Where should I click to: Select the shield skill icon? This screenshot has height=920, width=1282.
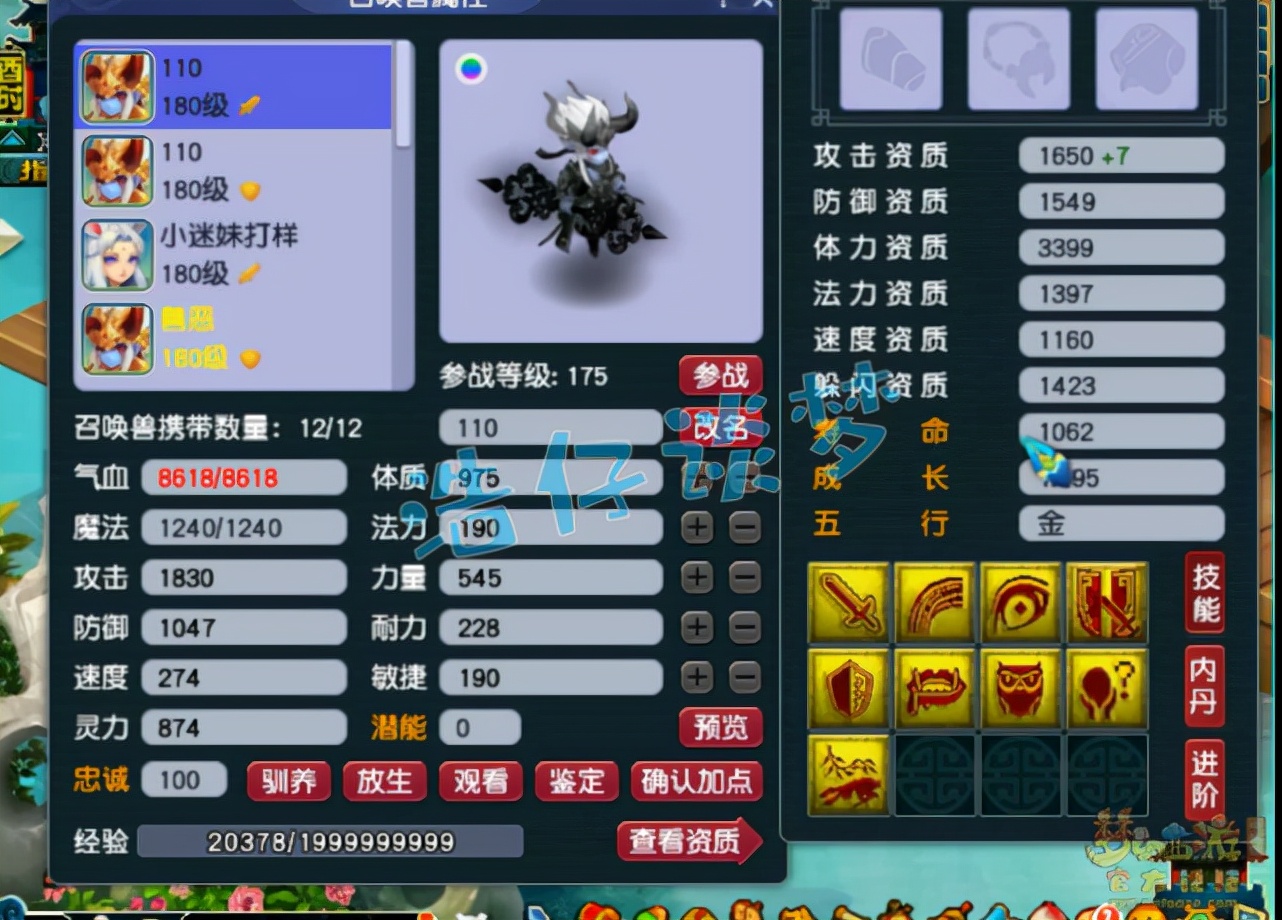[848, 688]
